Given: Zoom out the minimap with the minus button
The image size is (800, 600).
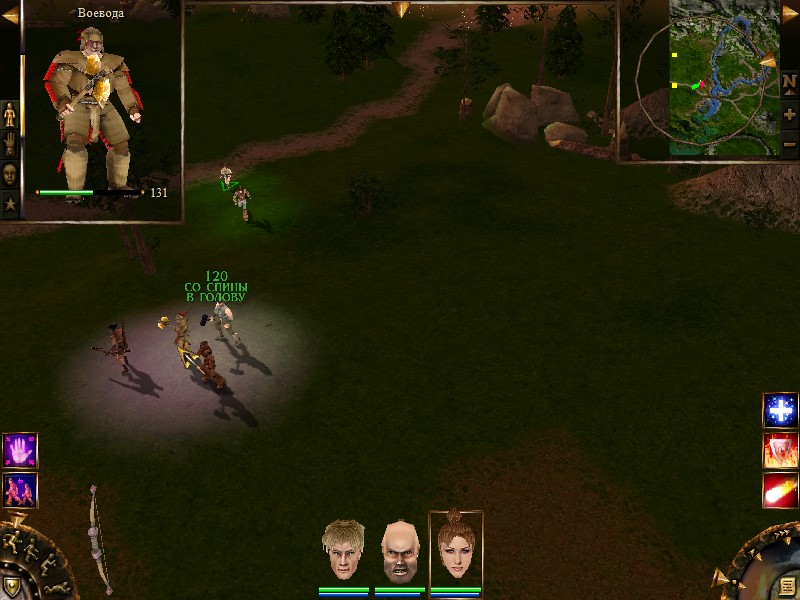Looking at the screenshot, I should point(790,144).
